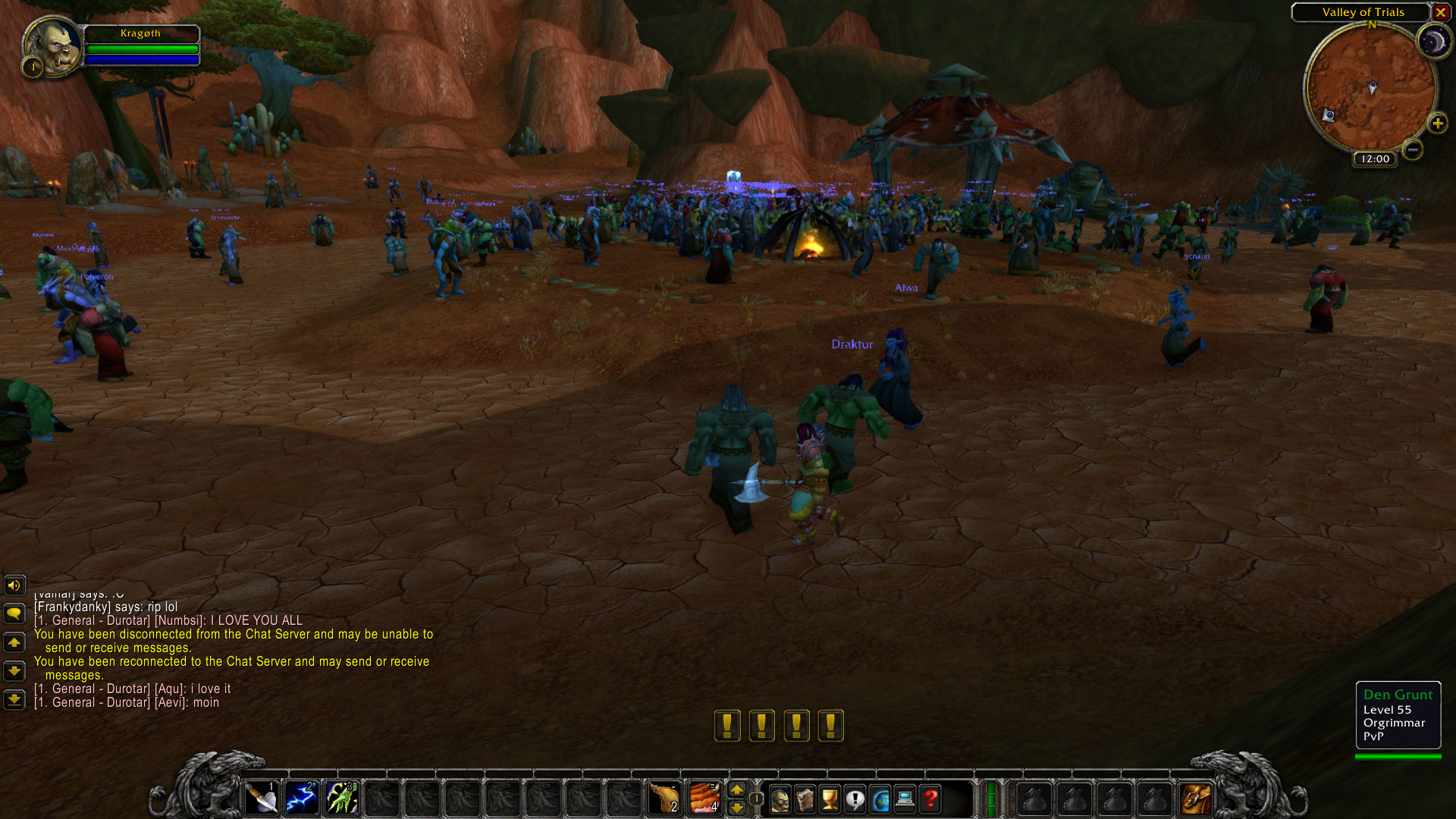The height and width of the screenshot is (819, 1456).
Task: Use the bacon strips food item
Action: 704,799
